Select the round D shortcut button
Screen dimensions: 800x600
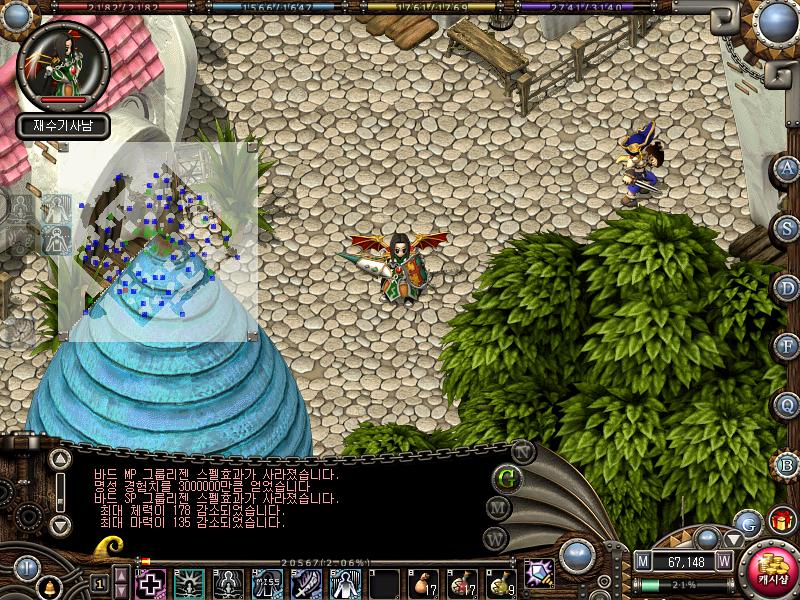pyautogui.click(x=788, y=287)
